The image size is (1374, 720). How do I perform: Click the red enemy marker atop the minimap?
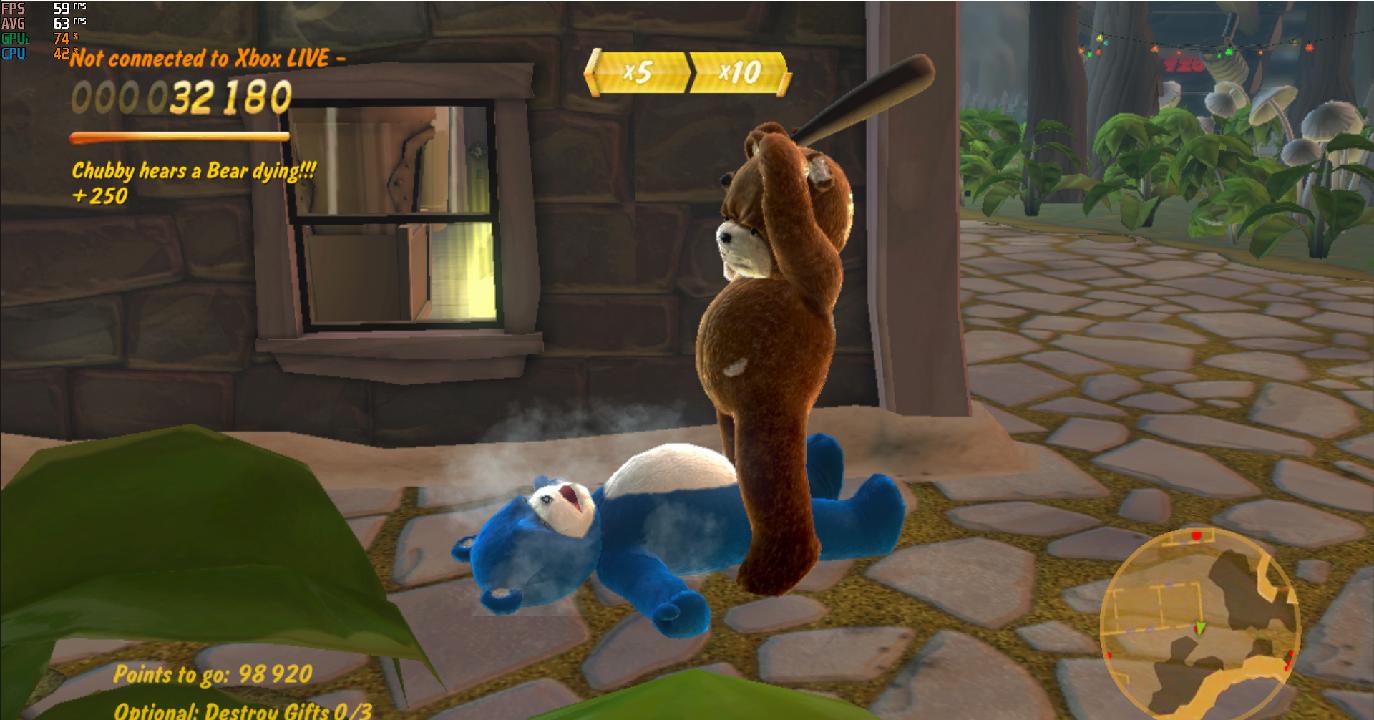1196,536
